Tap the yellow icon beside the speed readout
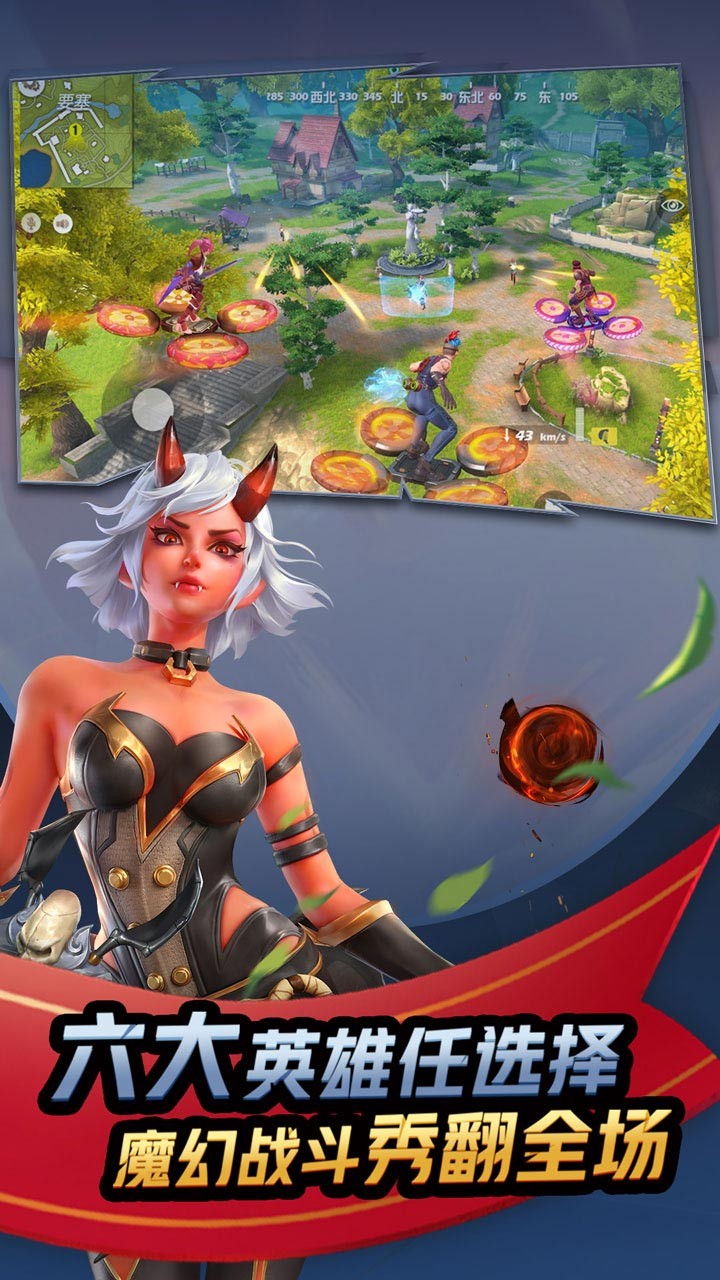The height and width of the screenshot is (1280, 720). click(x=603, y=435)
